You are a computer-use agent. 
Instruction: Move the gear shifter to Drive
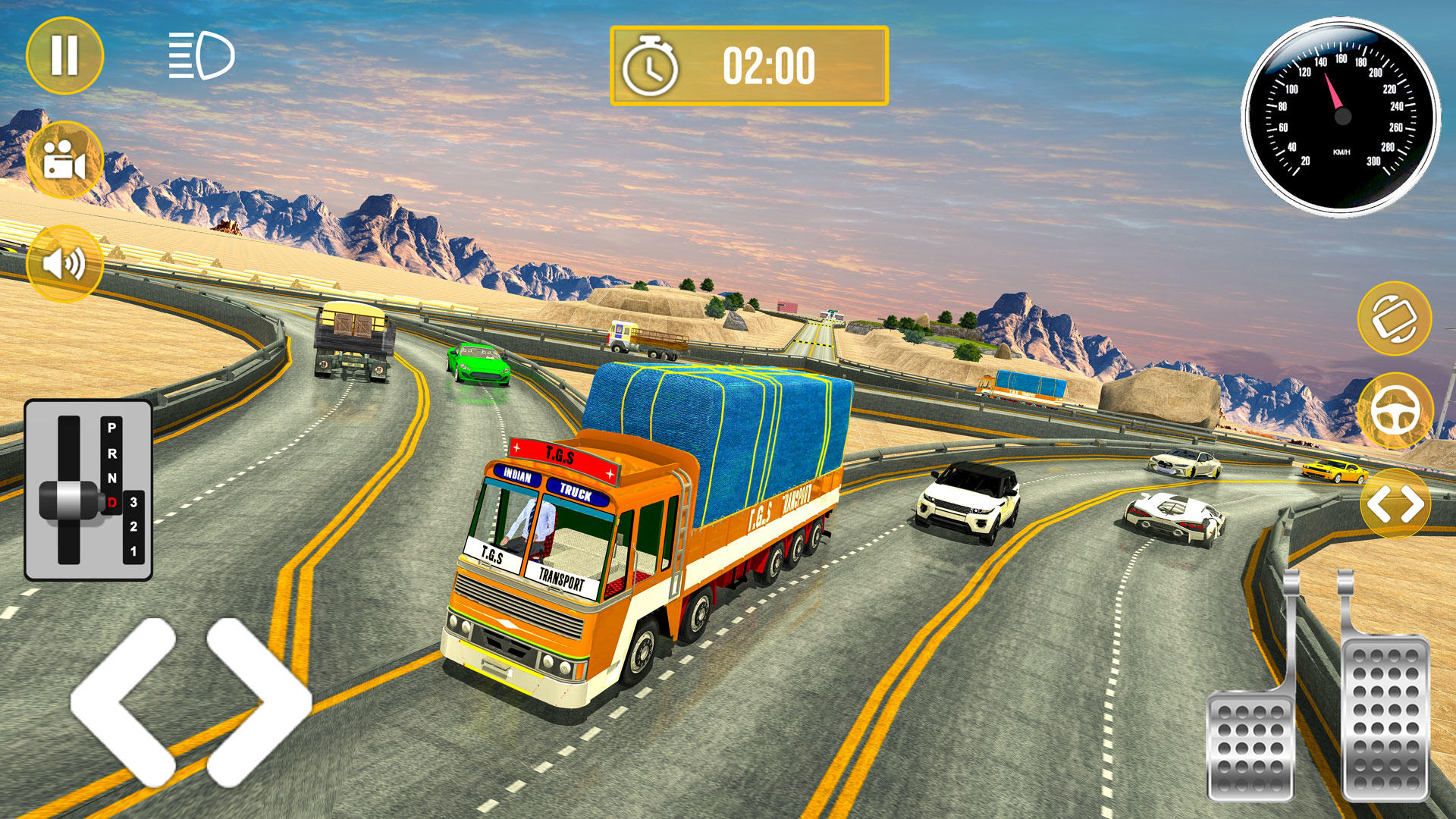[x=112, y=502]
